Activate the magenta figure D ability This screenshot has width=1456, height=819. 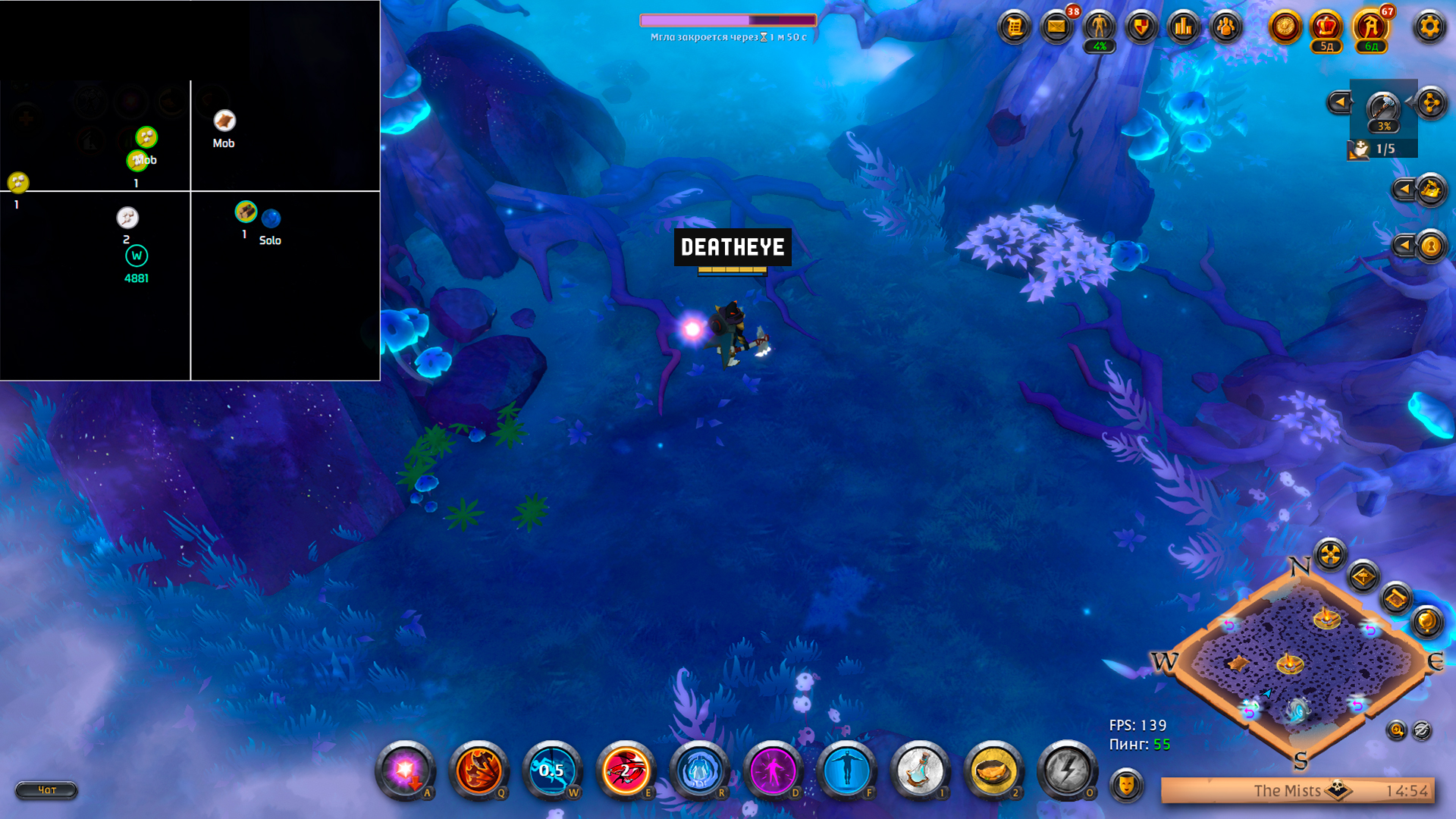point(772,771)
